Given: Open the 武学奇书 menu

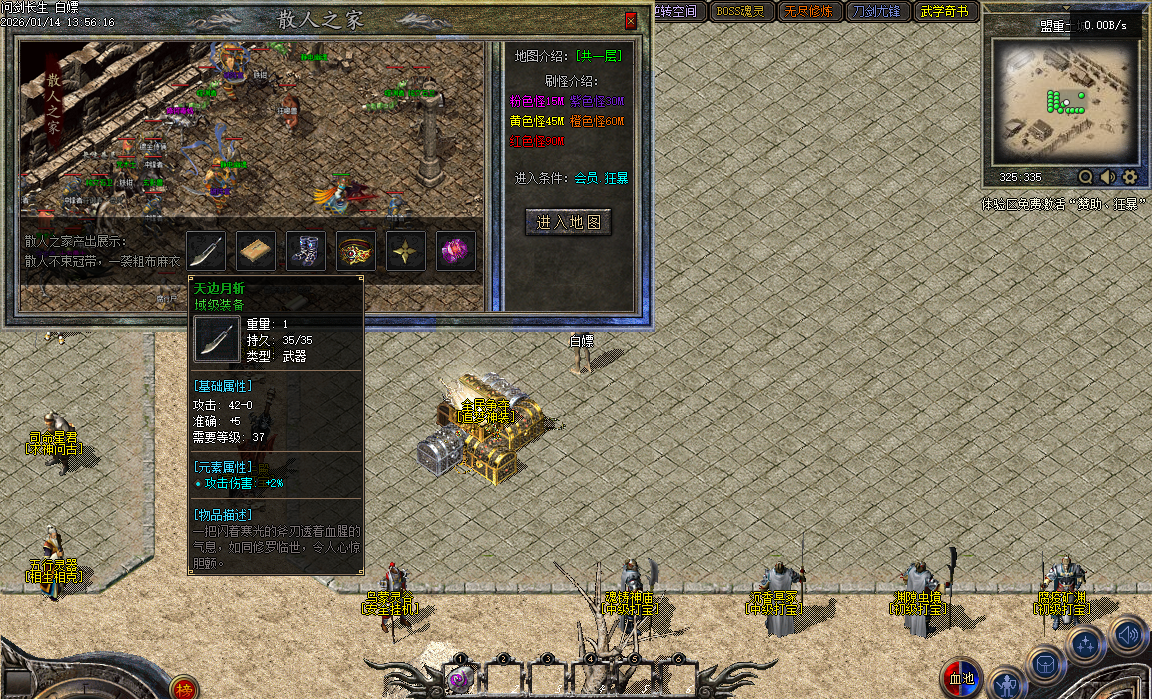Looking at the screenshot, I should coord(945,11).
